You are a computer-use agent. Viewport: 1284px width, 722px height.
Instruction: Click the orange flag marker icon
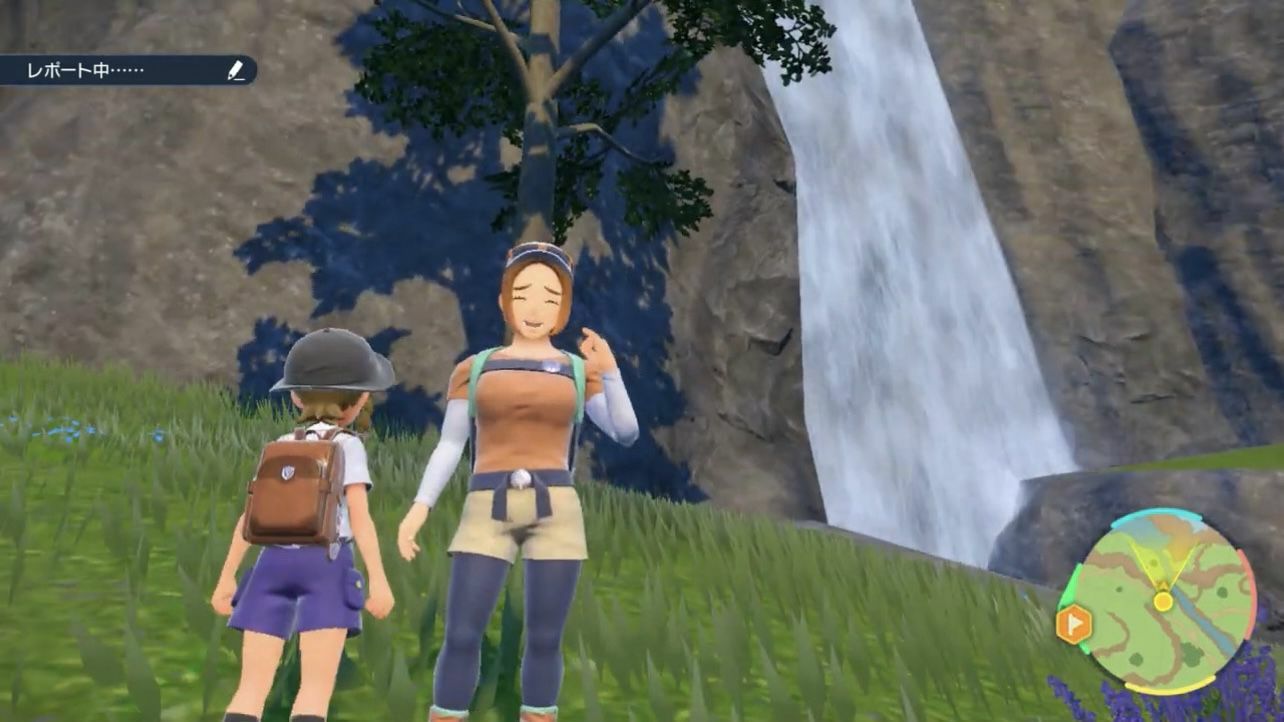(x=1074, y=625)
